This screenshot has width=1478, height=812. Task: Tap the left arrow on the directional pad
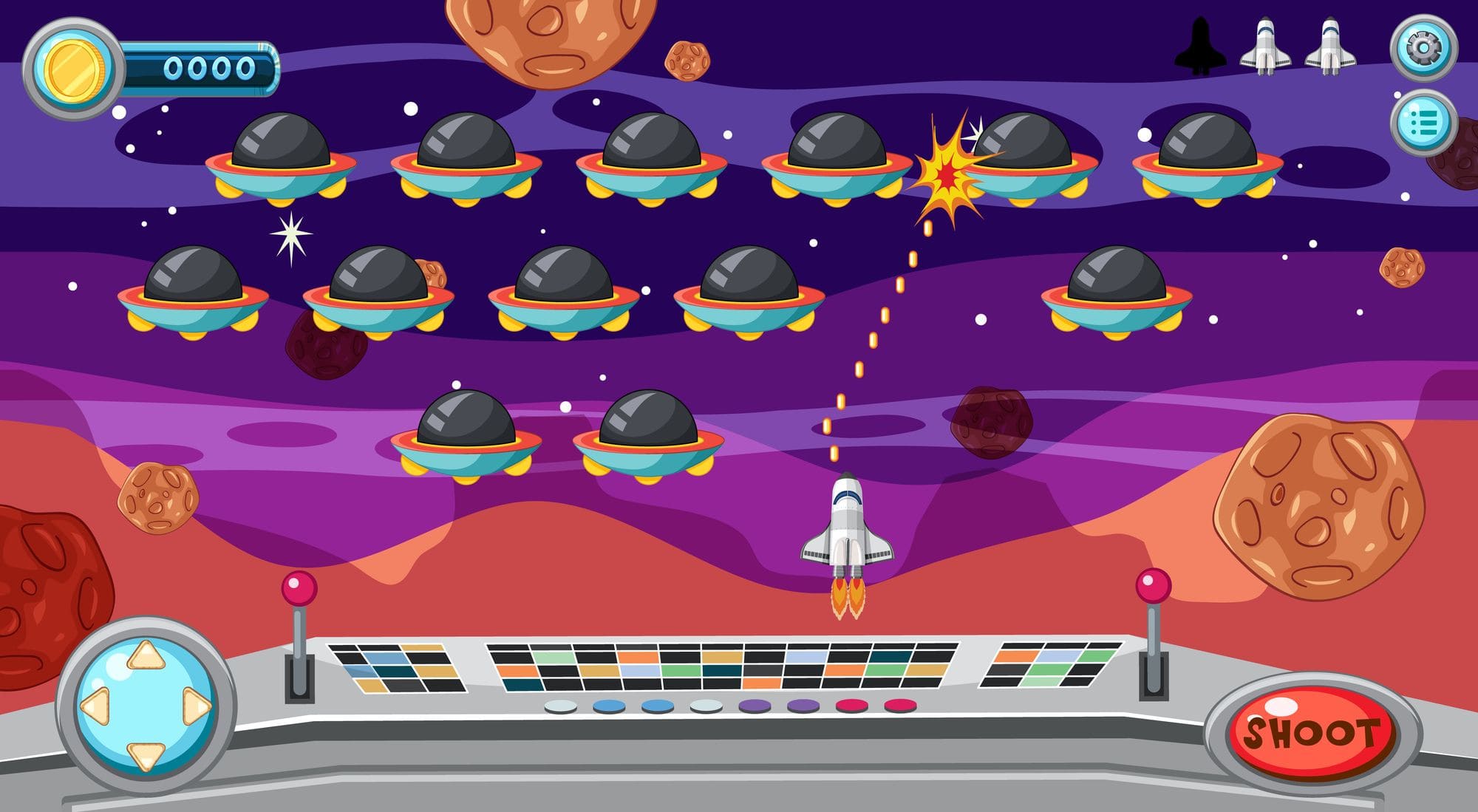(x=96, y=706)
